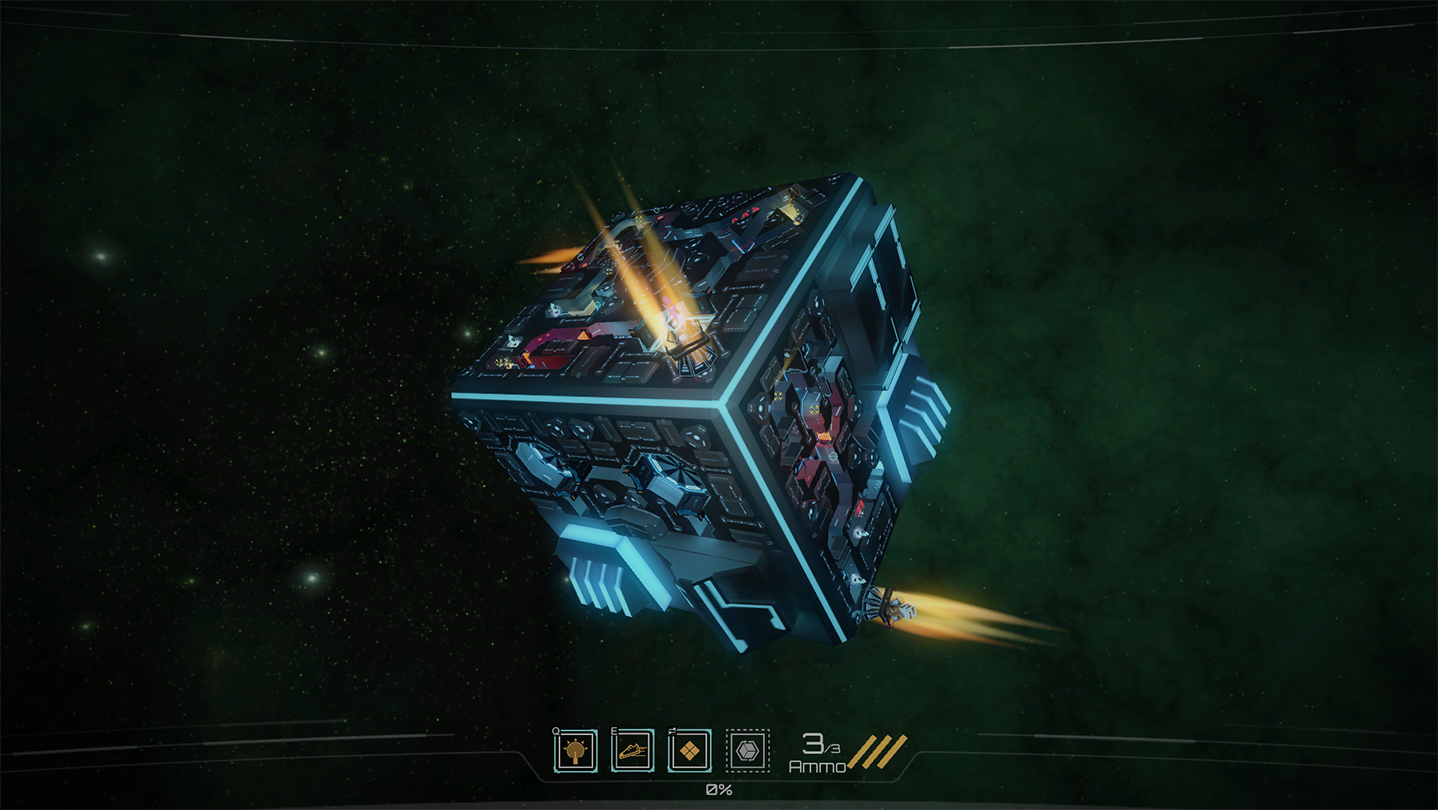The height and width of the screenshot is (810, 1438).
Task: Click the rotating cube icon slot
Action: pyautogui.click(x=747, y=751)
